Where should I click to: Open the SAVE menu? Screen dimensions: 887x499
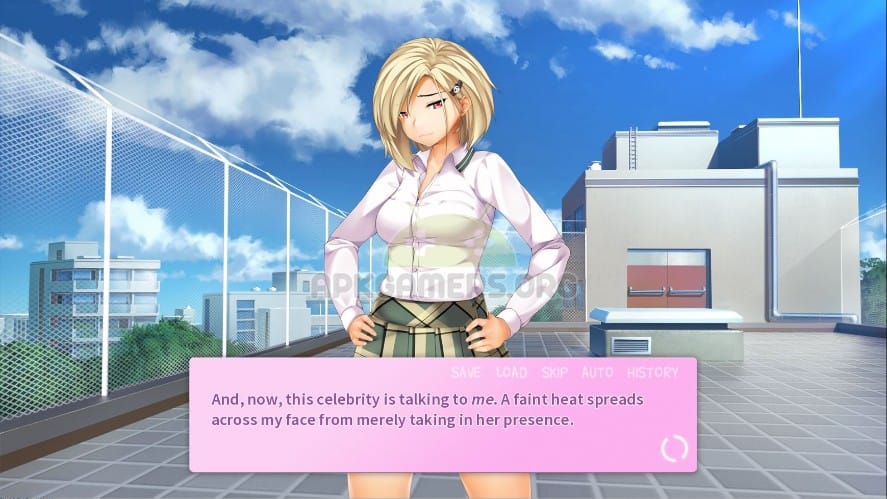466,373
